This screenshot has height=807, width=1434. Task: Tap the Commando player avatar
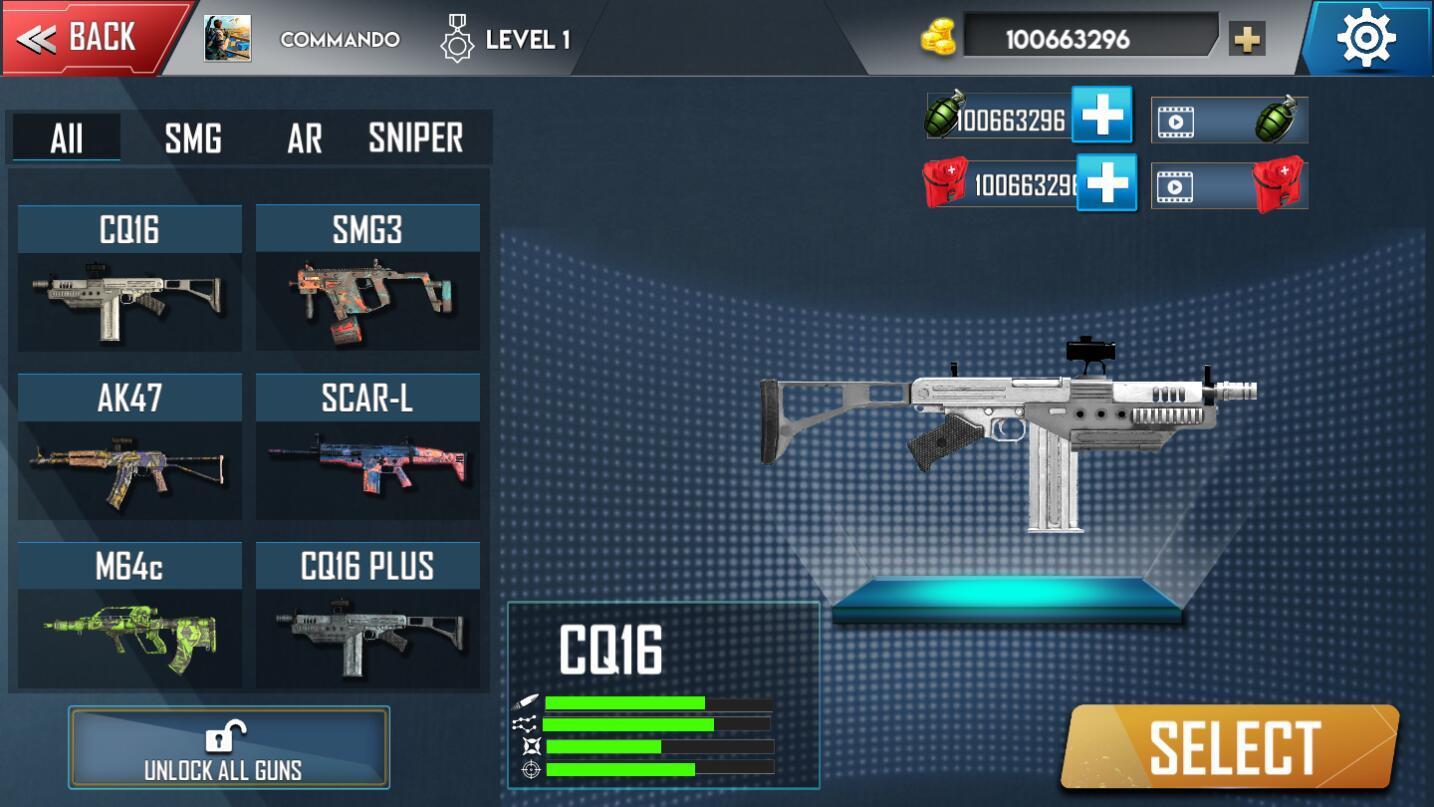point(227,39)
